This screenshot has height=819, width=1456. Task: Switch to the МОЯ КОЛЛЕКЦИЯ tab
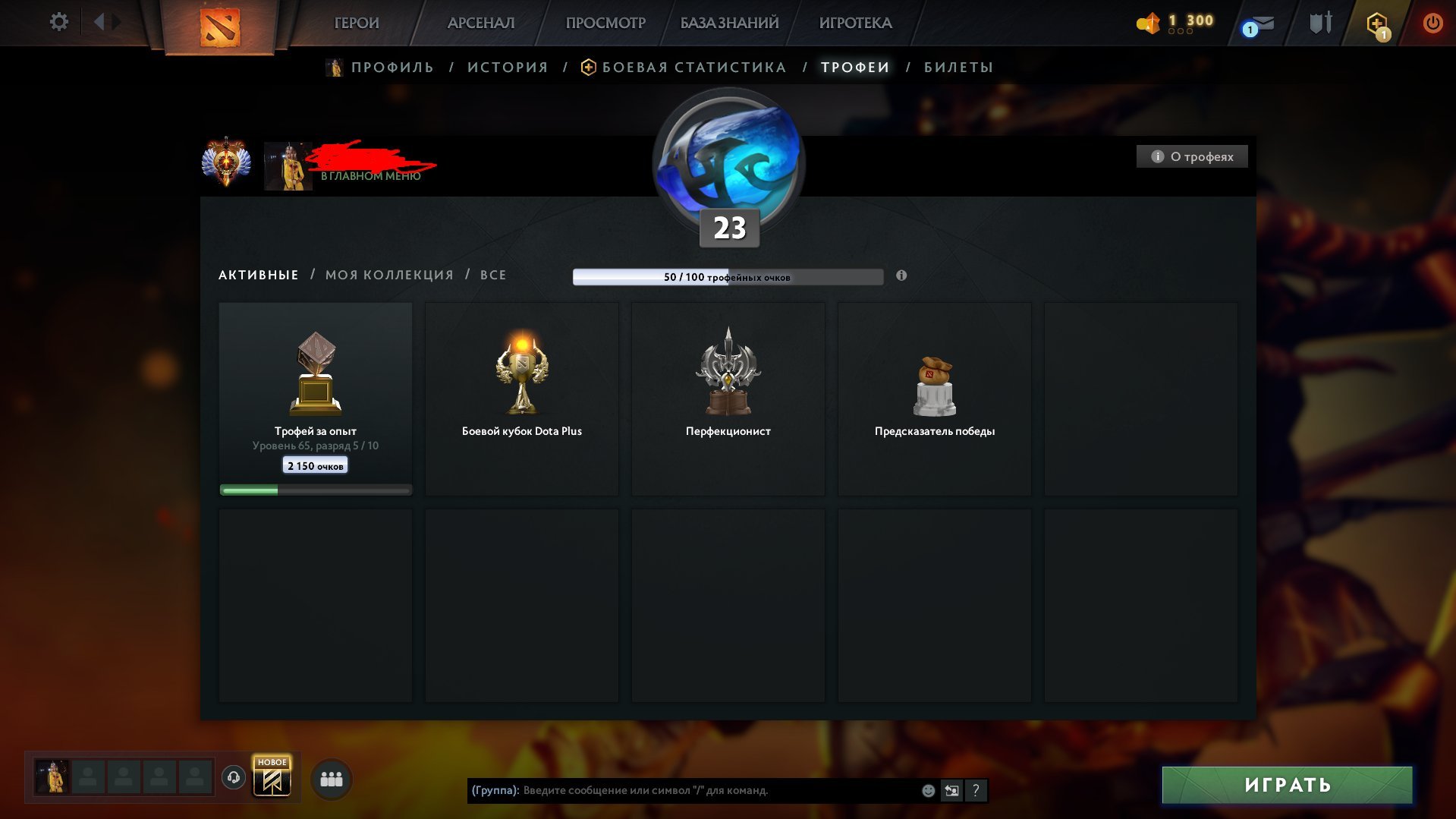[x=388, y=275]
